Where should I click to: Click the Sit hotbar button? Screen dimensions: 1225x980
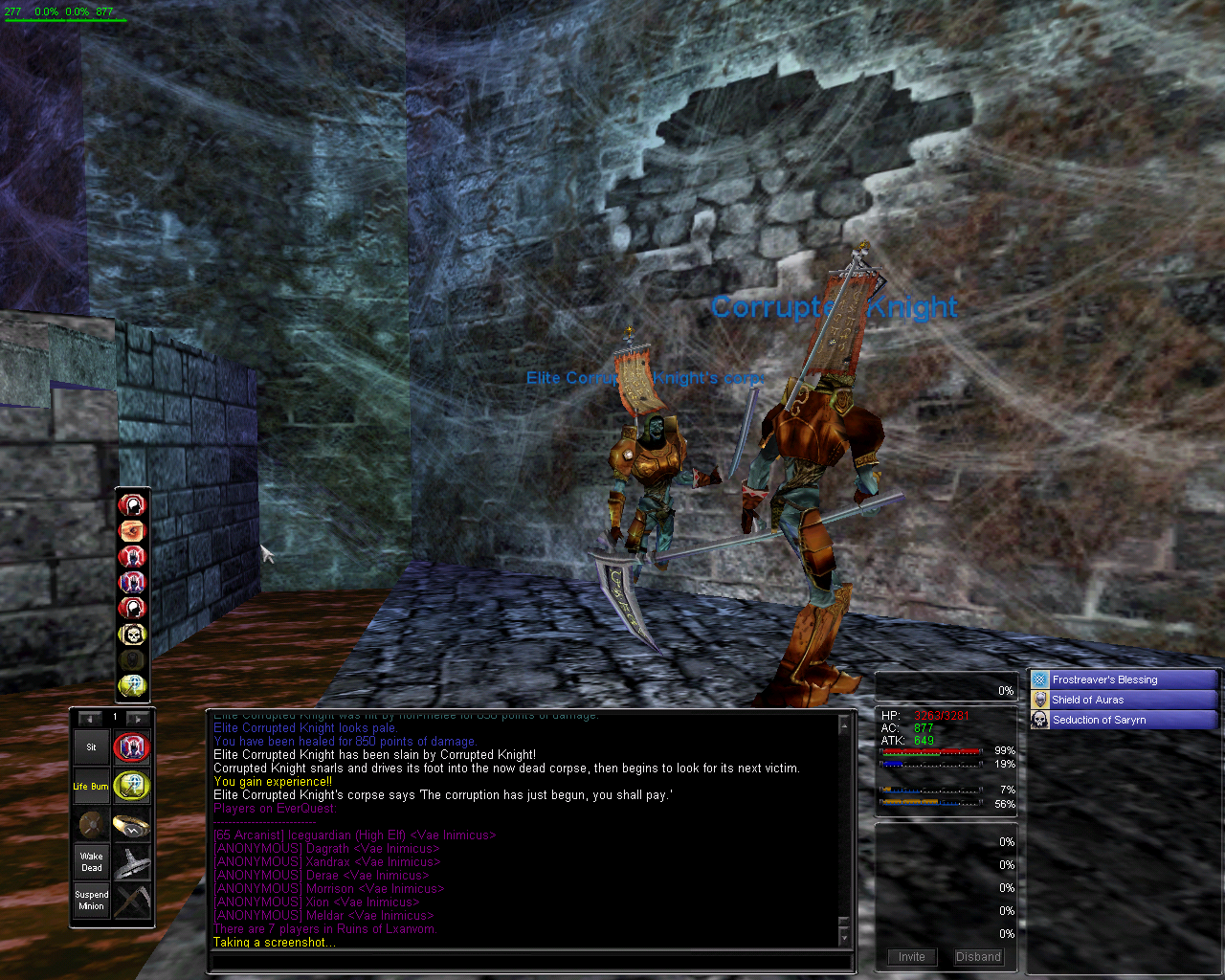(x=92, y=747)
